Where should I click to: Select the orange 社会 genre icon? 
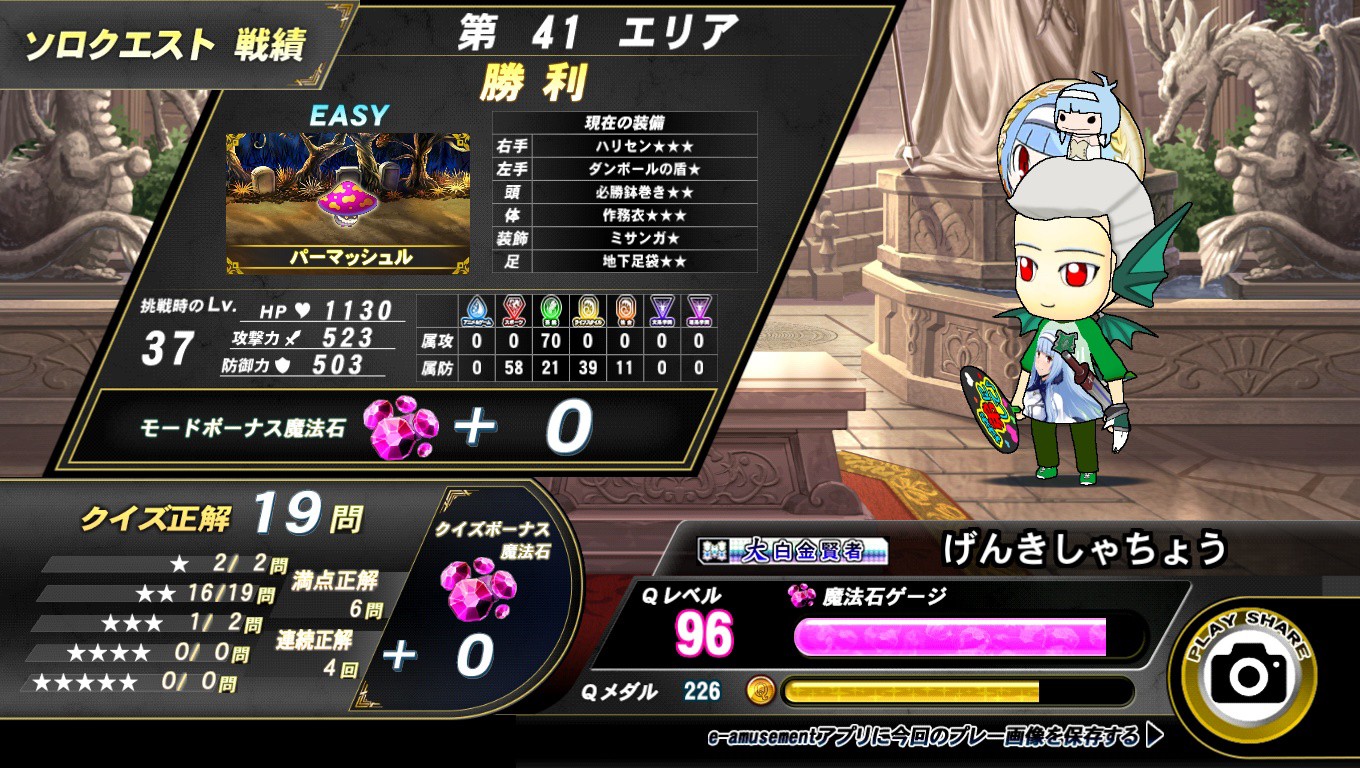tap(625, 310)
